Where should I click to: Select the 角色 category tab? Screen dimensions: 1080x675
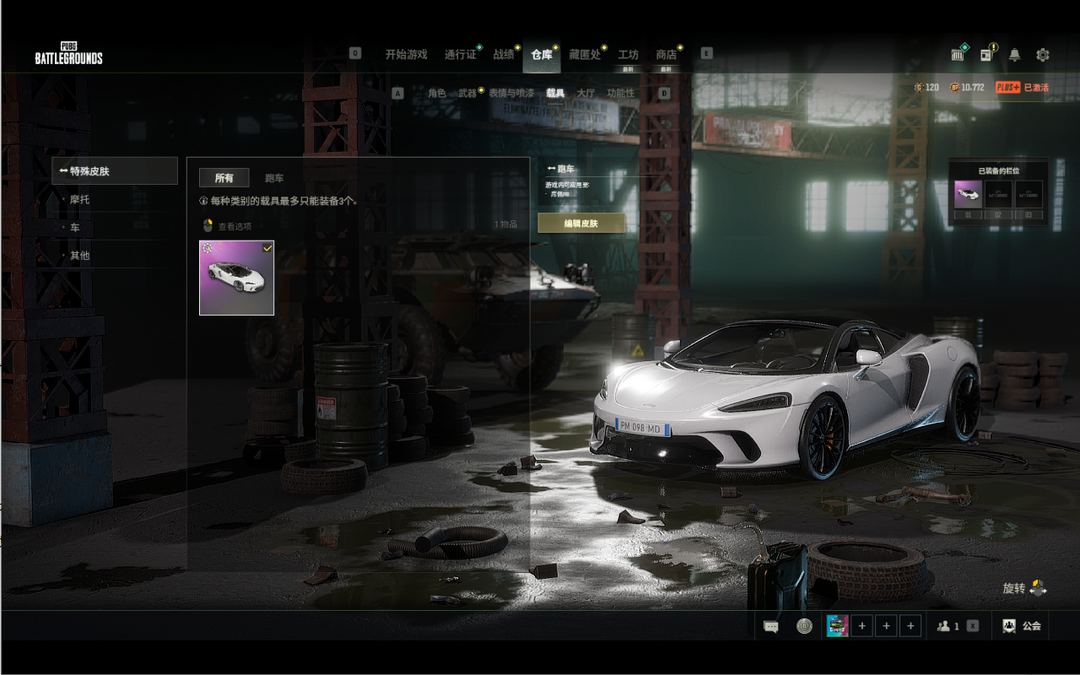pos(437,93)
